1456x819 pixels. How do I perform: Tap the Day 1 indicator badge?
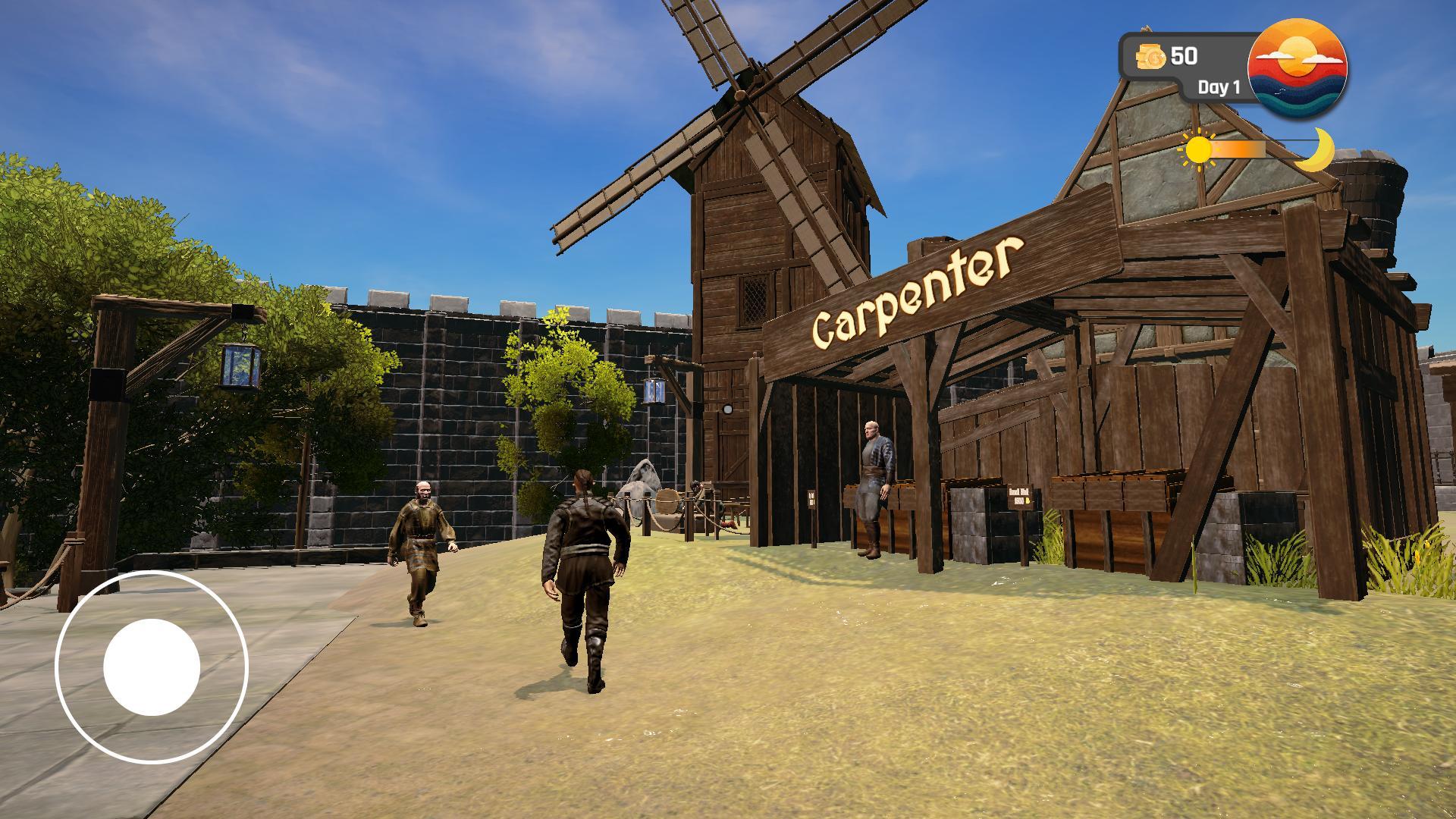click(1219, 88)
